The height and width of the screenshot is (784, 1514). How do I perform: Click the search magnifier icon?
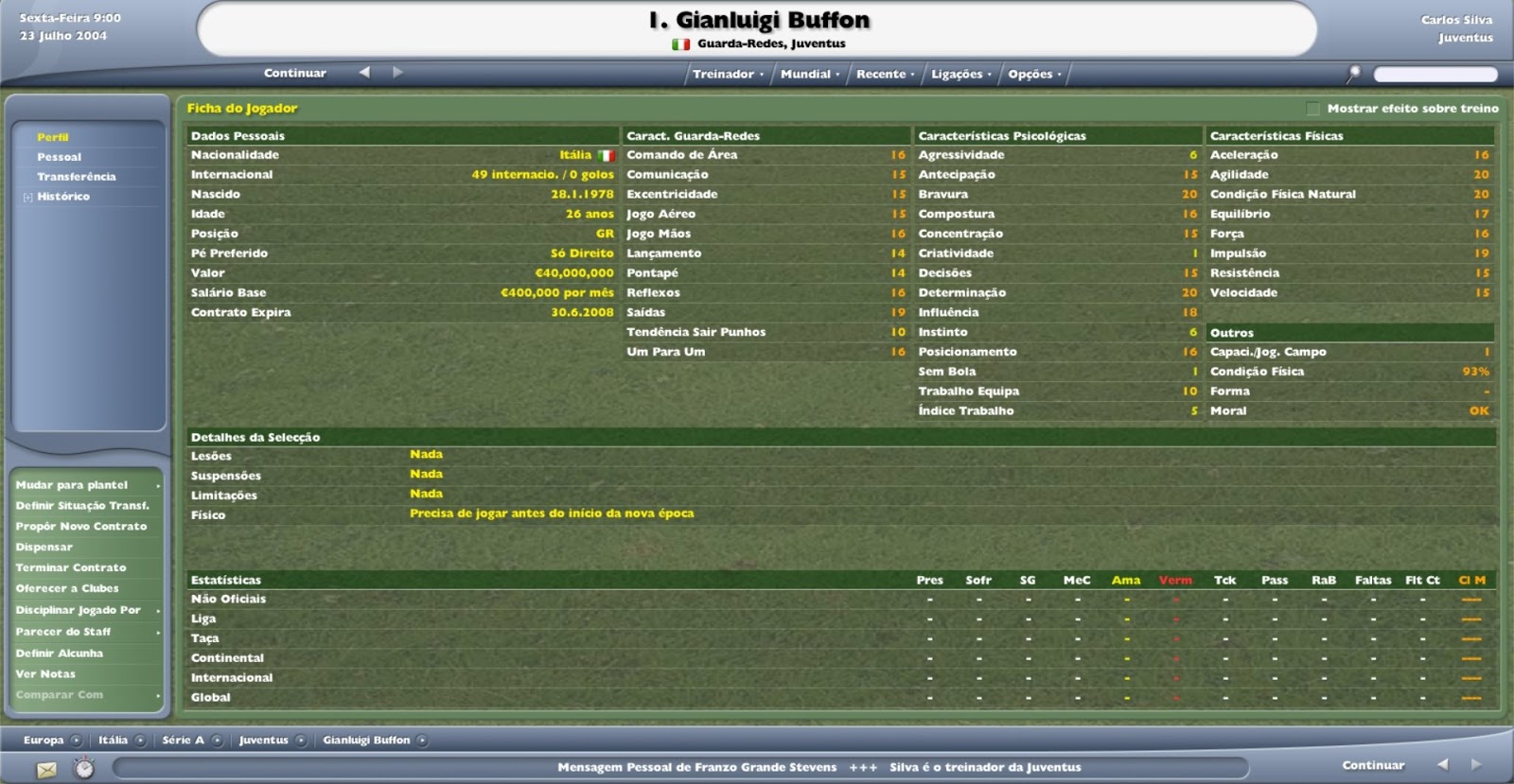click(x=1355, y=71)
